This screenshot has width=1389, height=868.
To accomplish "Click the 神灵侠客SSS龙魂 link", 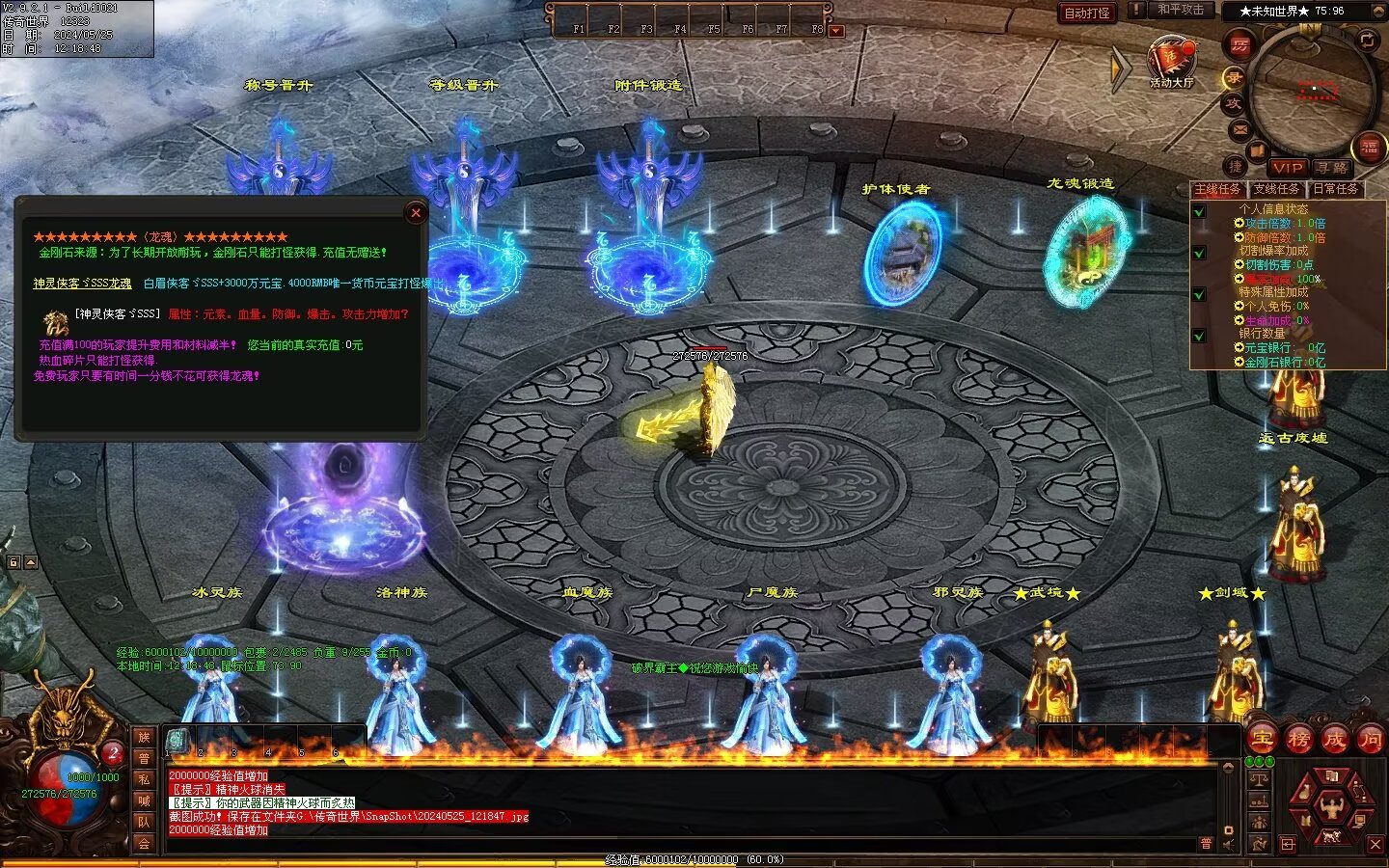I will (x=83, y=284).
